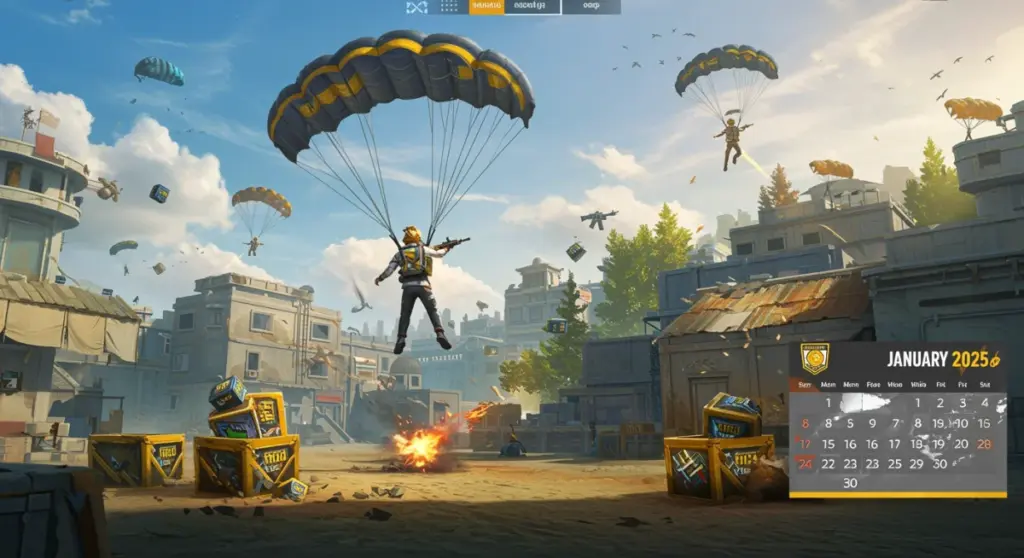Select the orange 28 on the calendar
This screenshot has height=558, width=1024.
pyautogui.click(x=985, y=444)
